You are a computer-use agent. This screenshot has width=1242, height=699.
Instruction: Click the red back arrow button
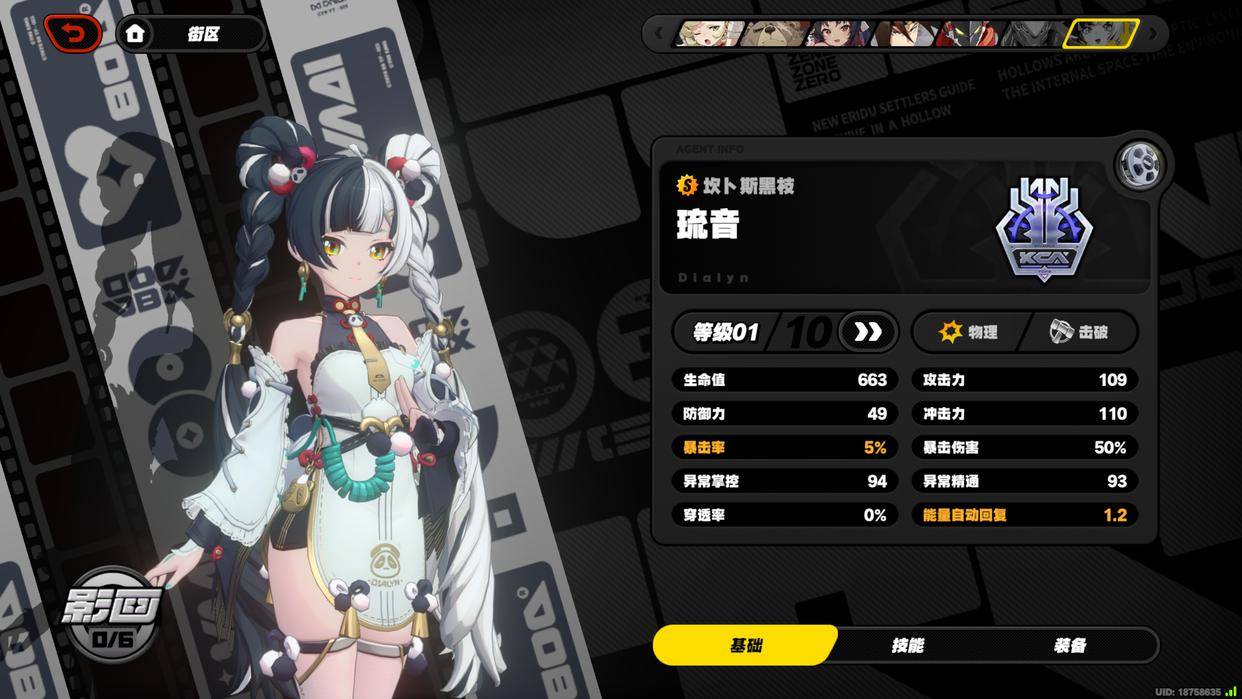(x=73, y=33)
